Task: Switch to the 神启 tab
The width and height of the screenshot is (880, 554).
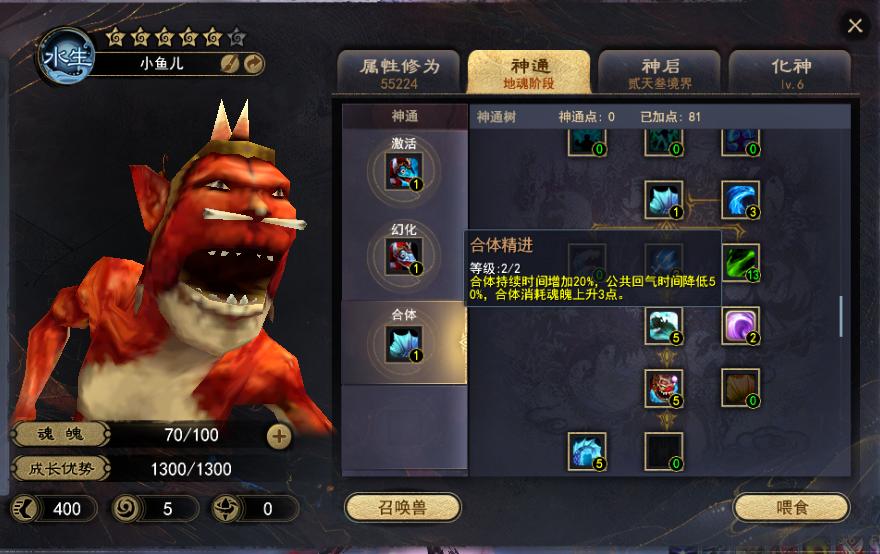Action: [659, 73]
